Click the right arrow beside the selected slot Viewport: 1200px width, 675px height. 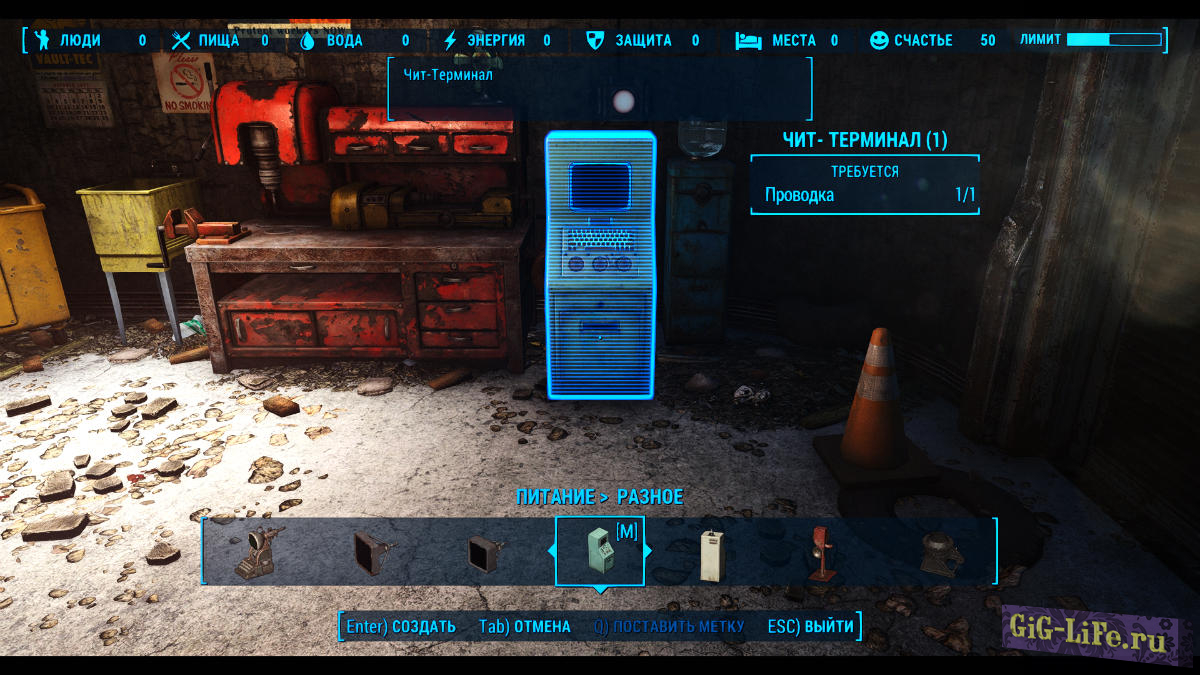tap(648, 551)
